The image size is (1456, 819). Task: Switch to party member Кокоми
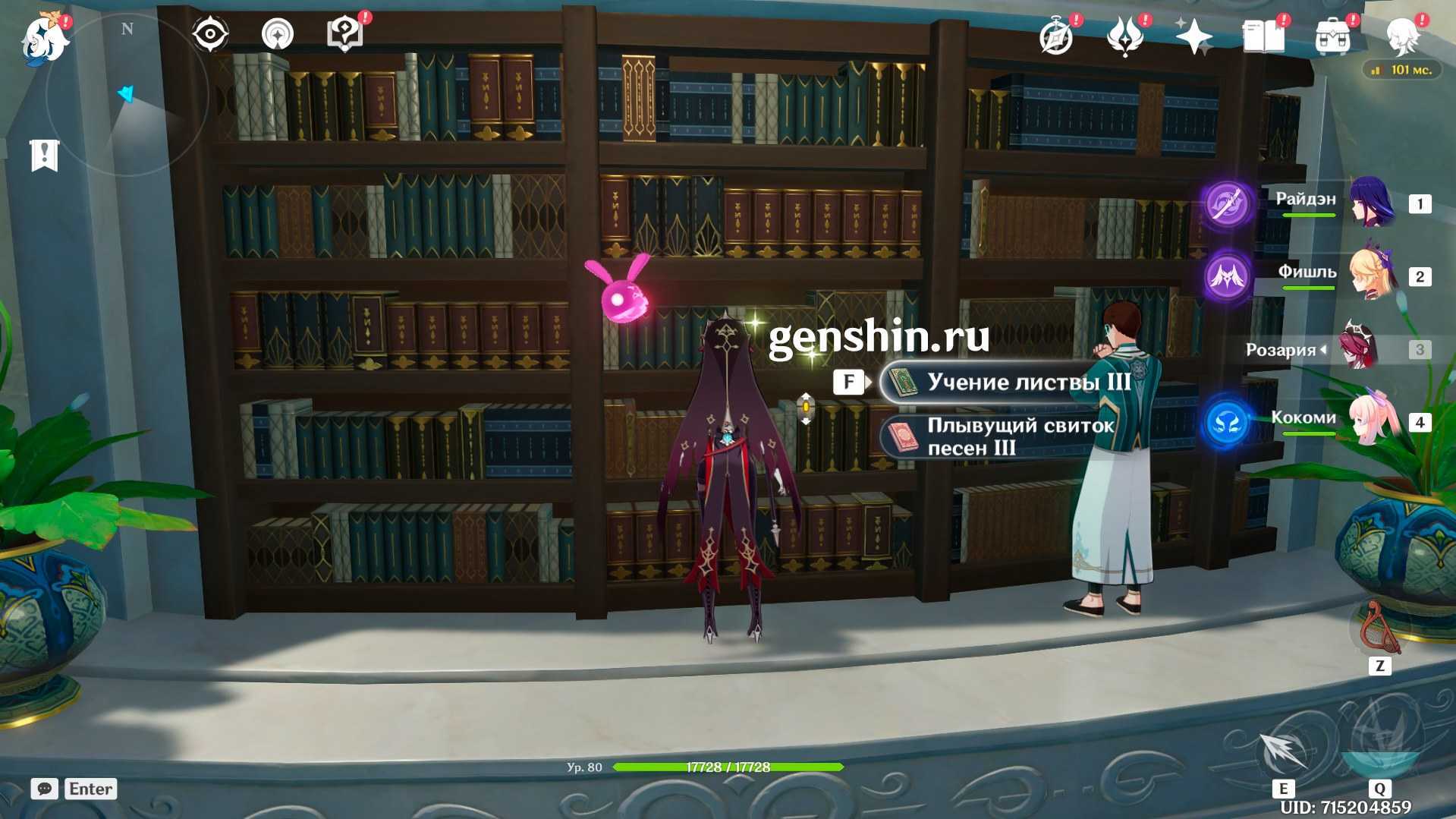click(1370, 421)
